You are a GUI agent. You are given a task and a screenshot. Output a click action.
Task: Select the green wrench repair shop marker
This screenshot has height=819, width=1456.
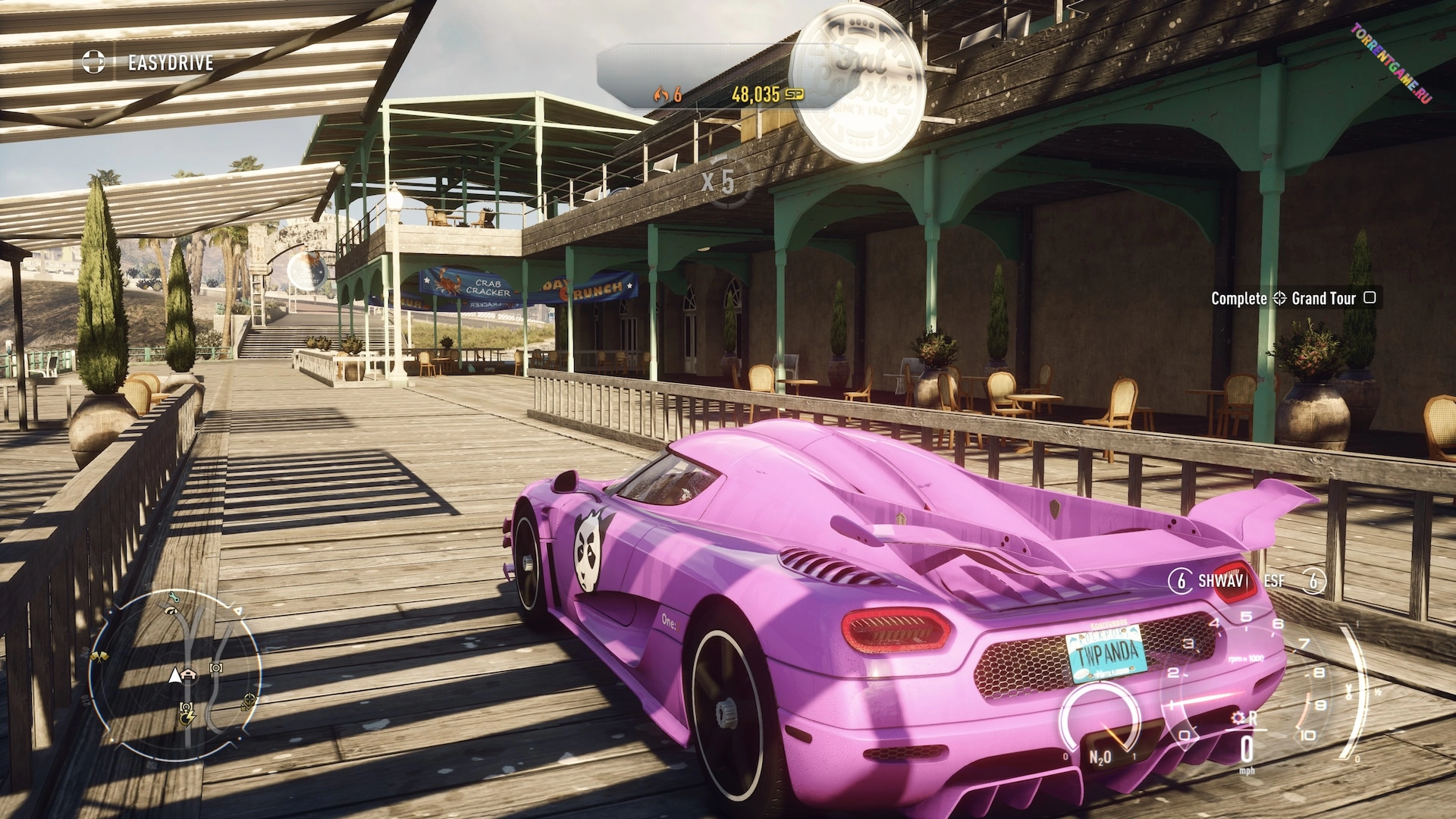(x=173, y=598)
